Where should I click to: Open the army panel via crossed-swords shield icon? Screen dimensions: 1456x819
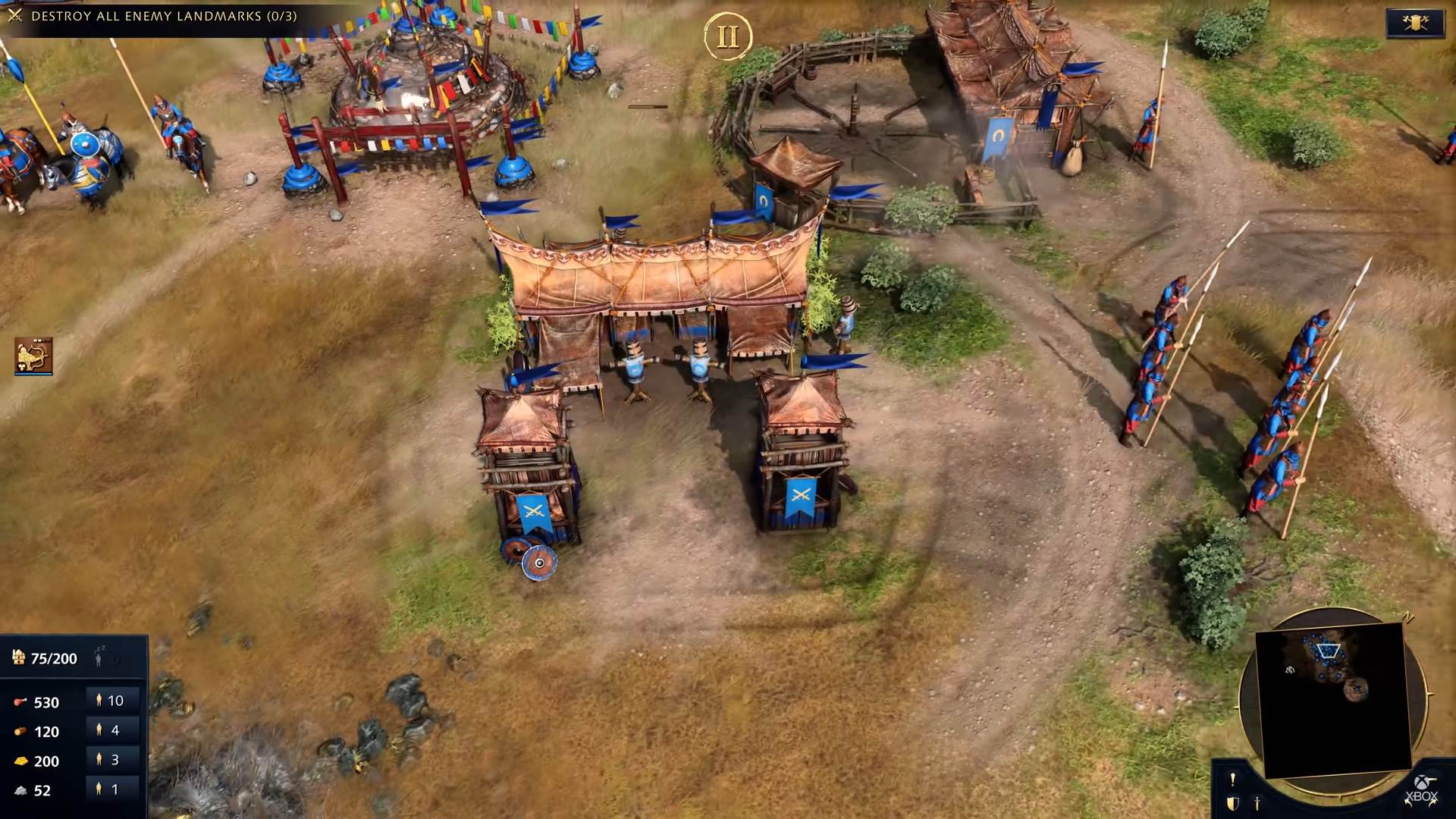point(1415,23)
